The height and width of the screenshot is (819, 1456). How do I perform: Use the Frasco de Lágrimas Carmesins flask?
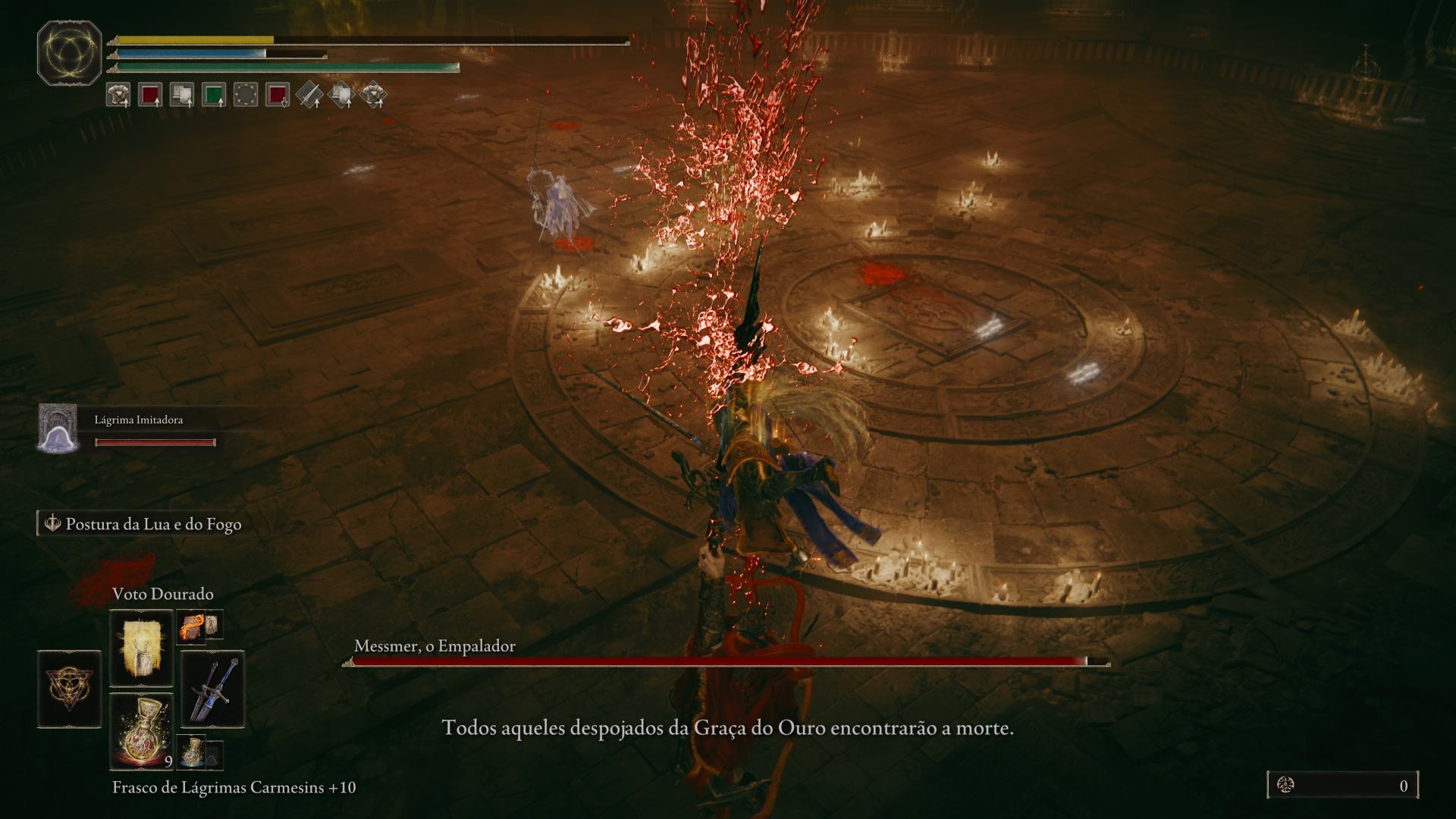(x=142, y=730)
